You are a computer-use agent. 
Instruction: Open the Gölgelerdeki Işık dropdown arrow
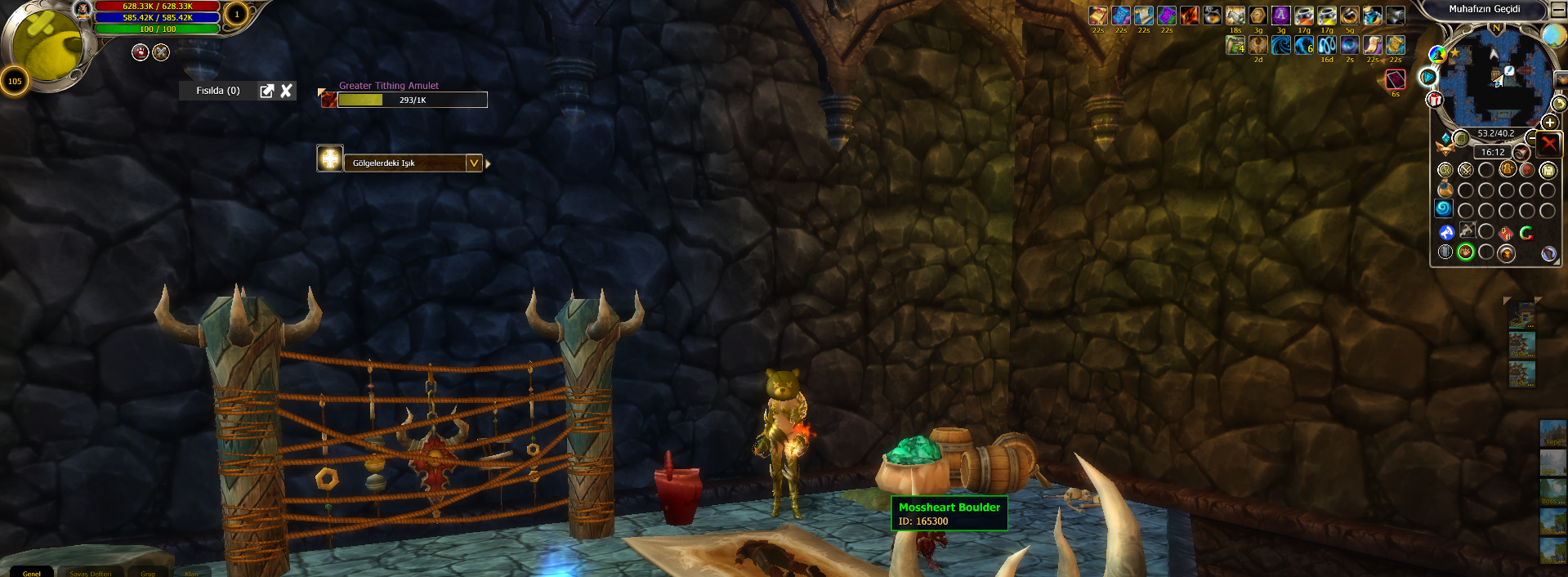pos(473,163)
